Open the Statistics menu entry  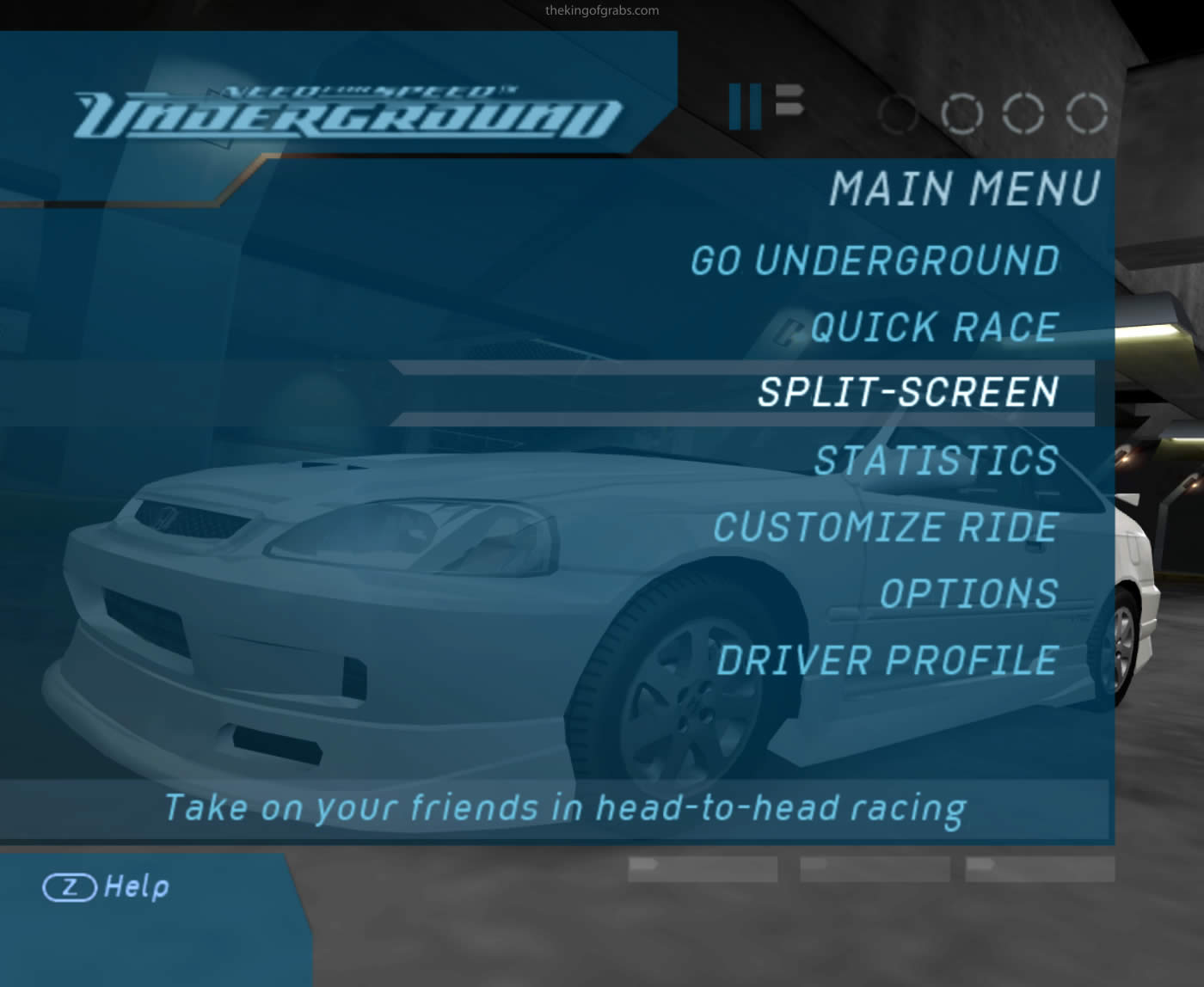click(x=936, y=460)
